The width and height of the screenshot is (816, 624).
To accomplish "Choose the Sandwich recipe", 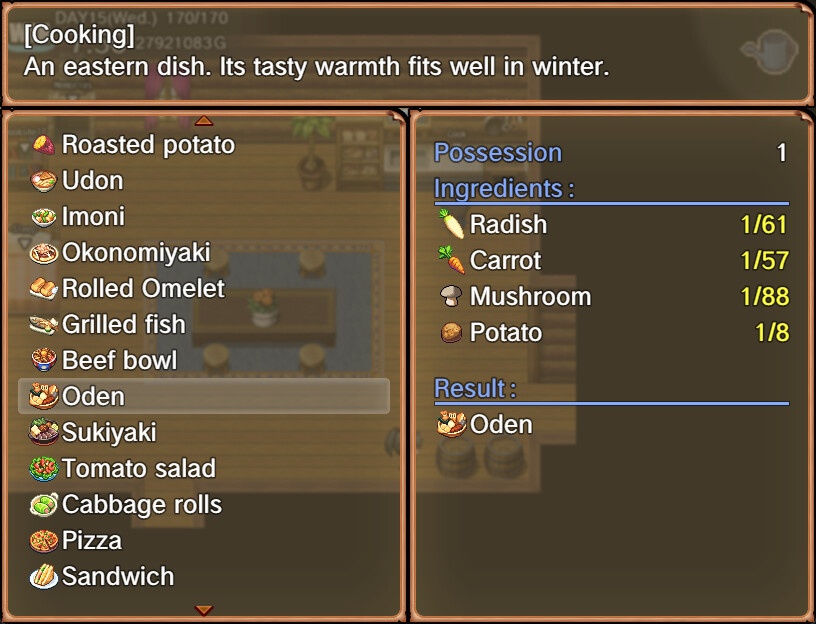I will point(117,577).
